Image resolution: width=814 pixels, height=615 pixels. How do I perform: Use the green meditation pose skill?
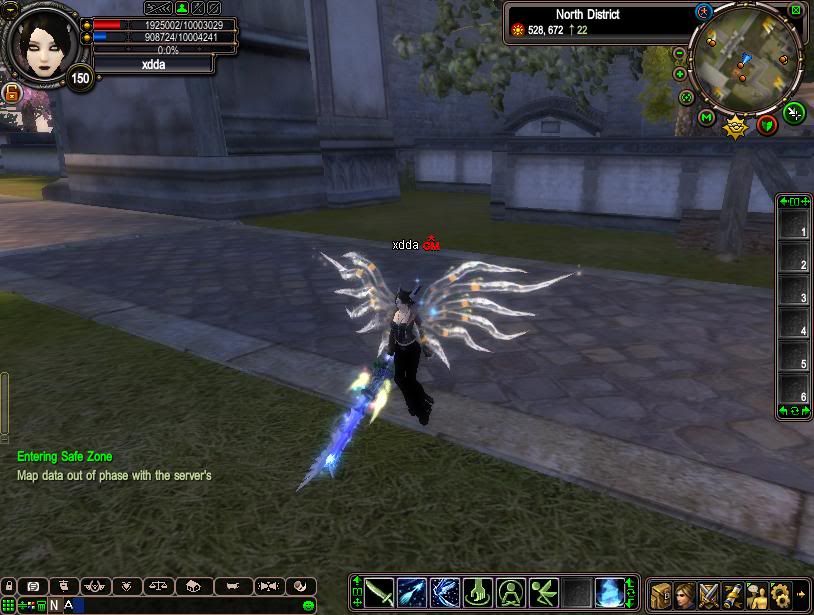coord(511,592)
